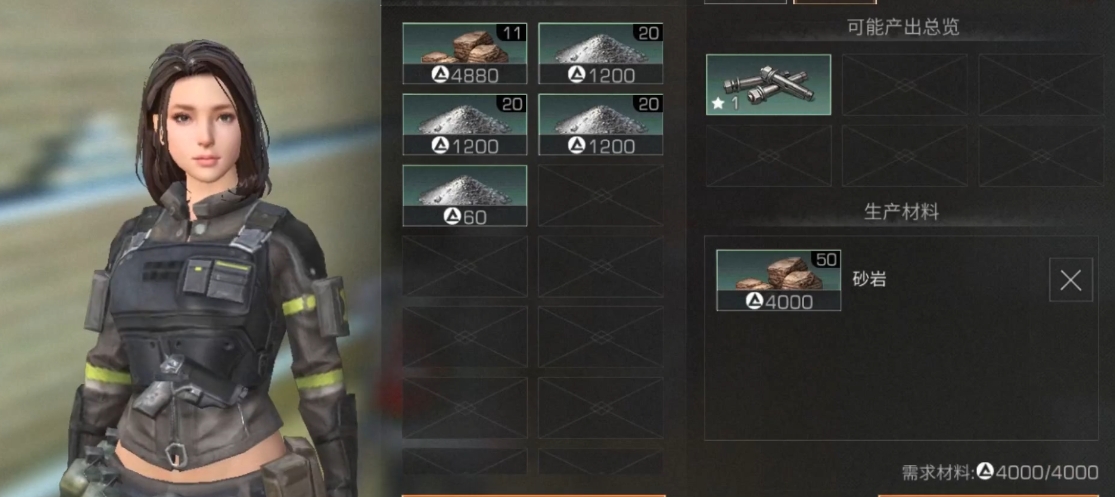Remove 砂岩 with the X button
Viewport: 1115px width, 497px height.
pyautogui.click(x=1070, y=280)
